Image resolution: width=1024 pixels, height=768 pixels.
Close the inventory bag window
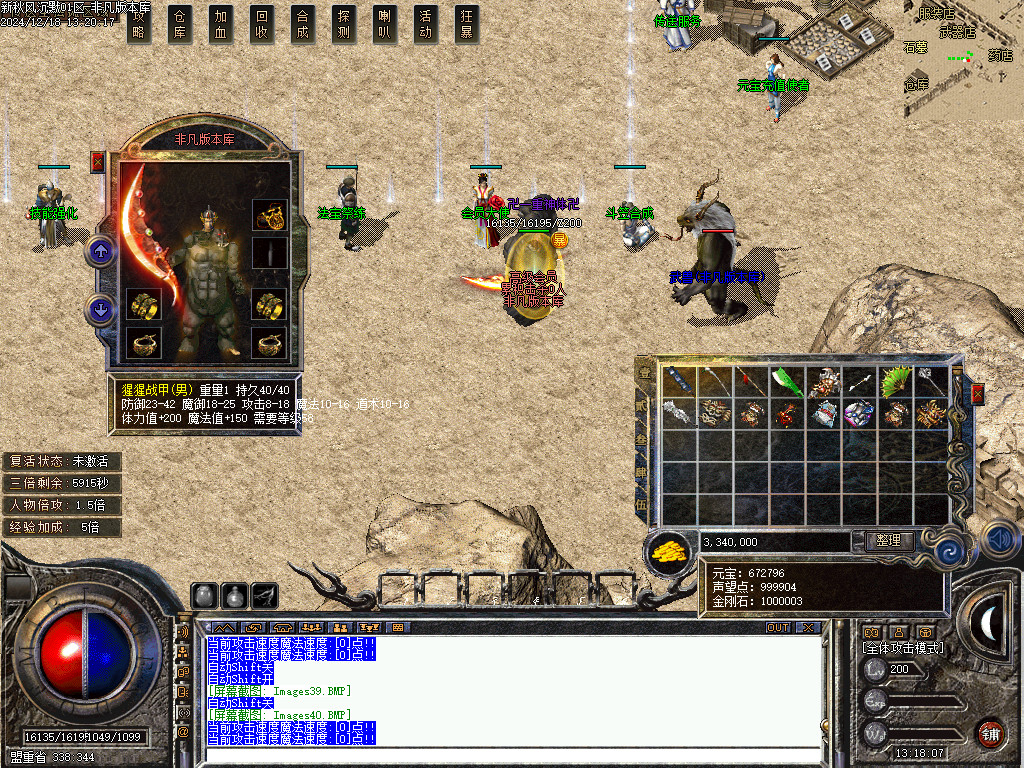[977, 392]
